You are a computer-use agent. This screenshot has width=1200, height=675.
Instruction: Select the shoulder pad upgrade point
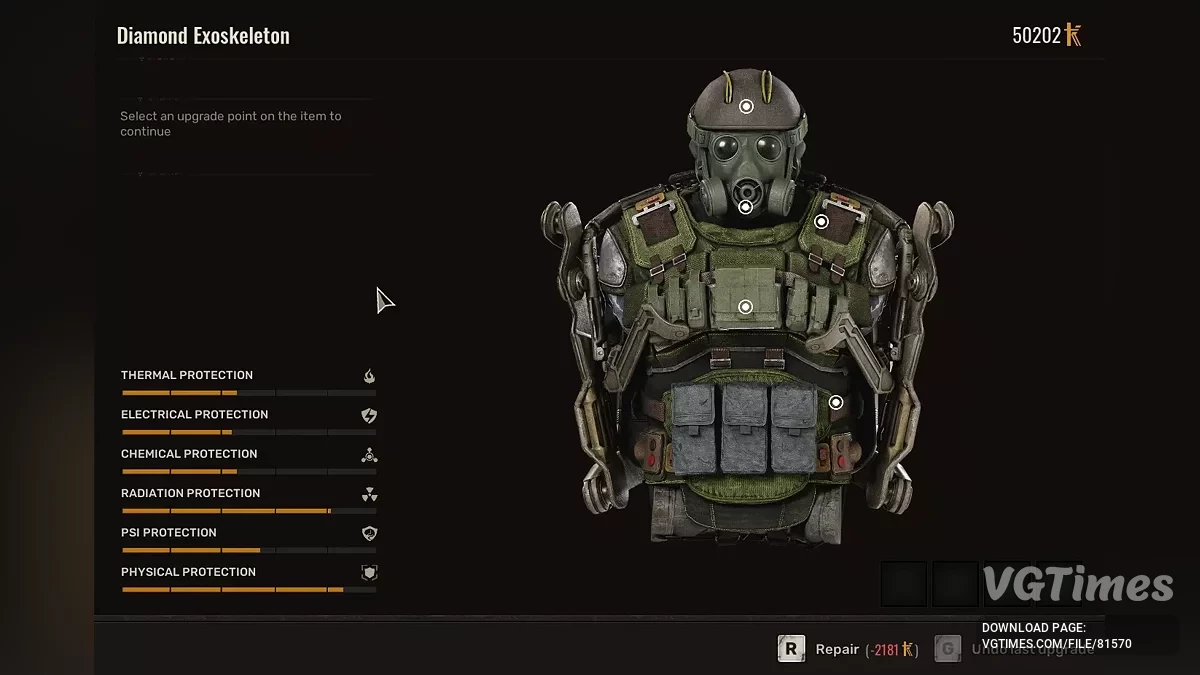[x=821, y=222]
